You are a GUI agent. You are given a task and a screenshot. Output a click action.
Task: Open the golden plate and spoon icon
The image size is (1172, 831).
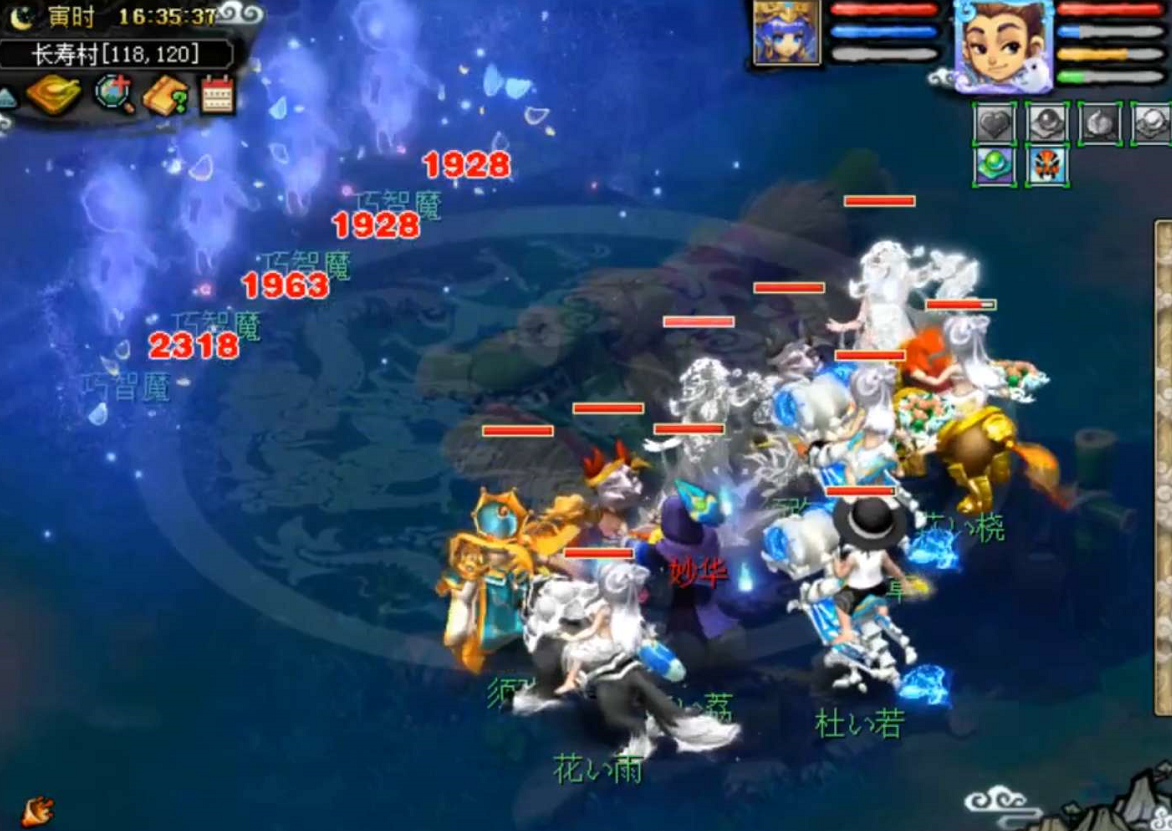(54, 94)
